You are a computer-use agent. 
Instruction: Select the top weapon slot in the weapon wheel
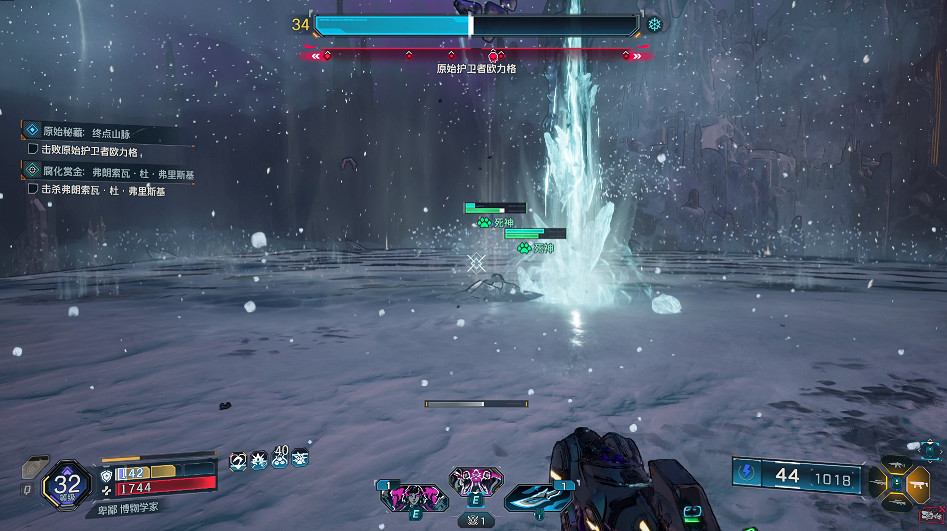coord(895,464)
